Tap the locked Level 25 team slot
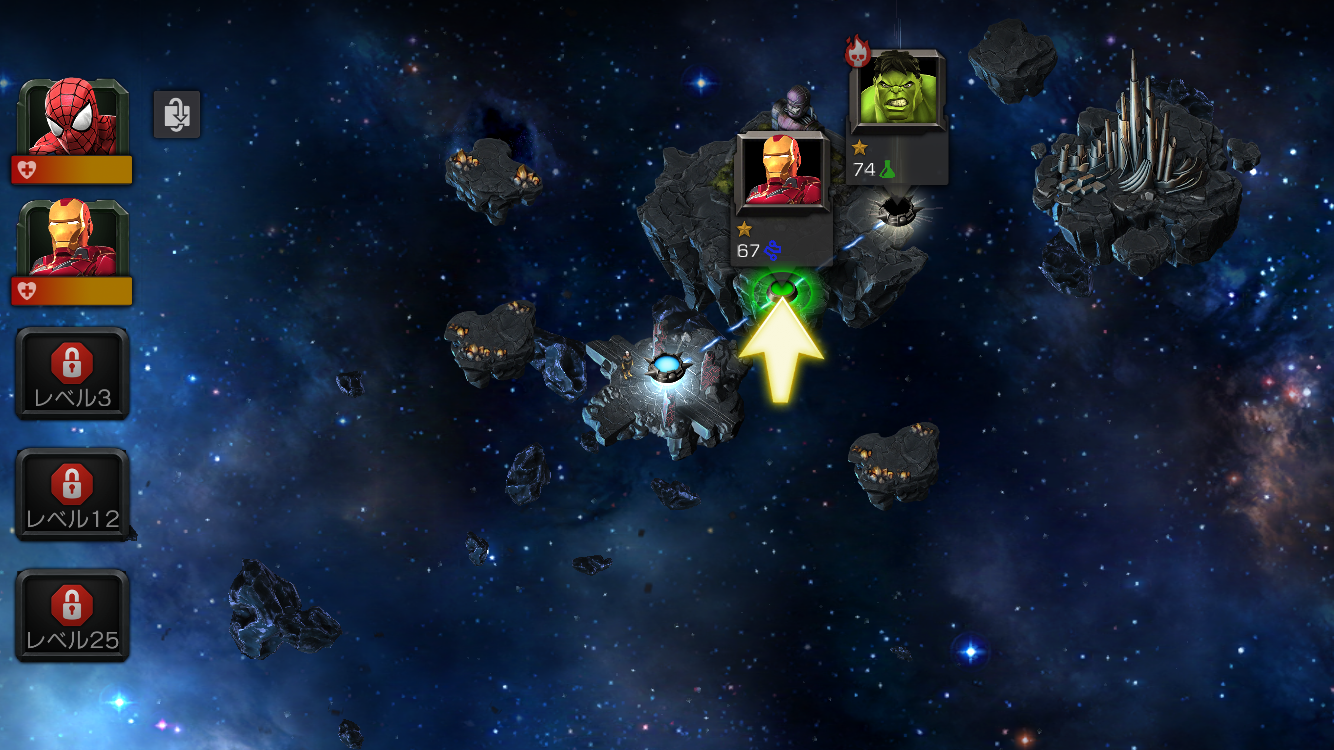This screenshot has width=1334, height=750. 72,615
